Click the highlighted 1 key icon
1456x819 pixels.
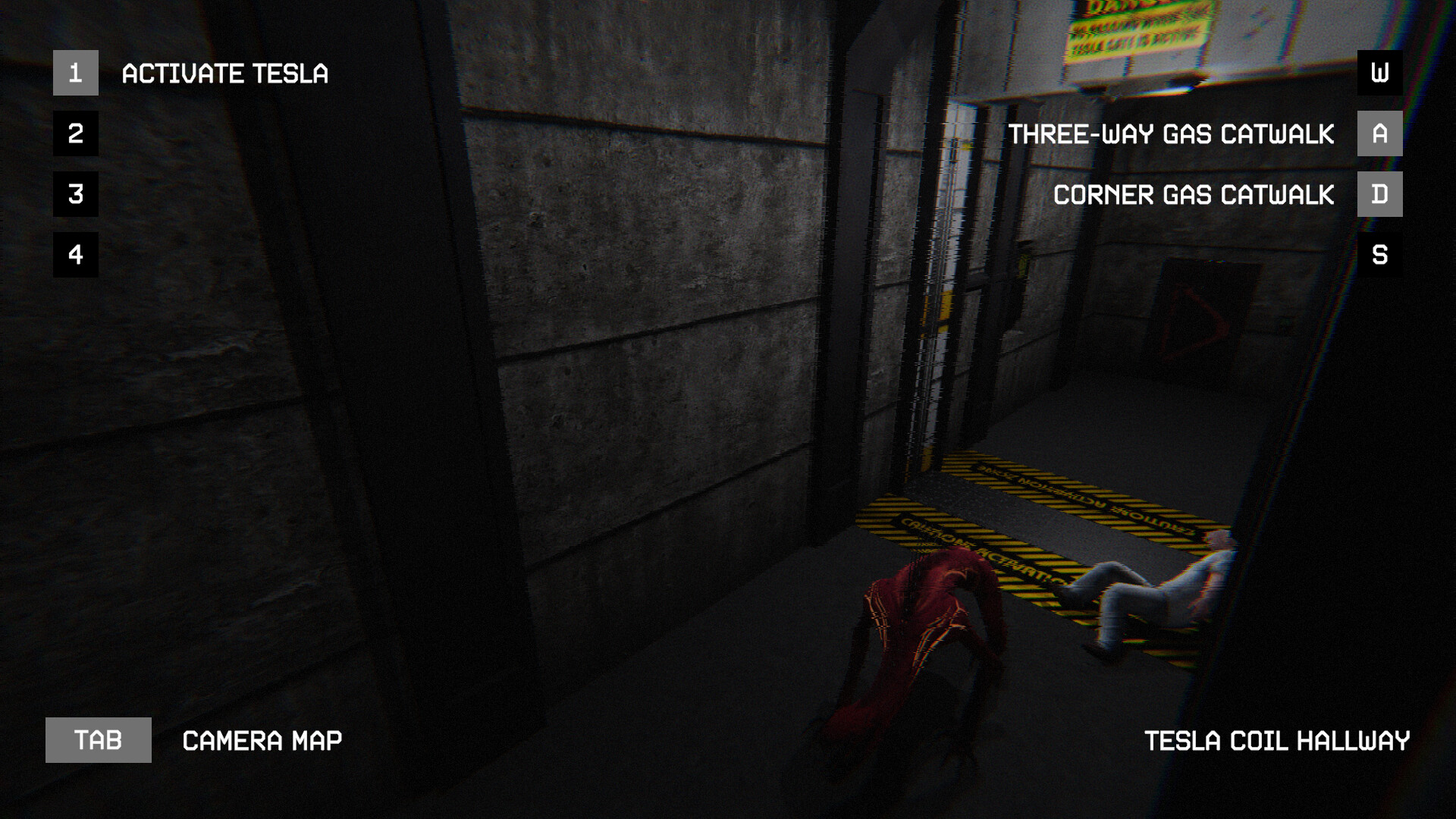75,74
